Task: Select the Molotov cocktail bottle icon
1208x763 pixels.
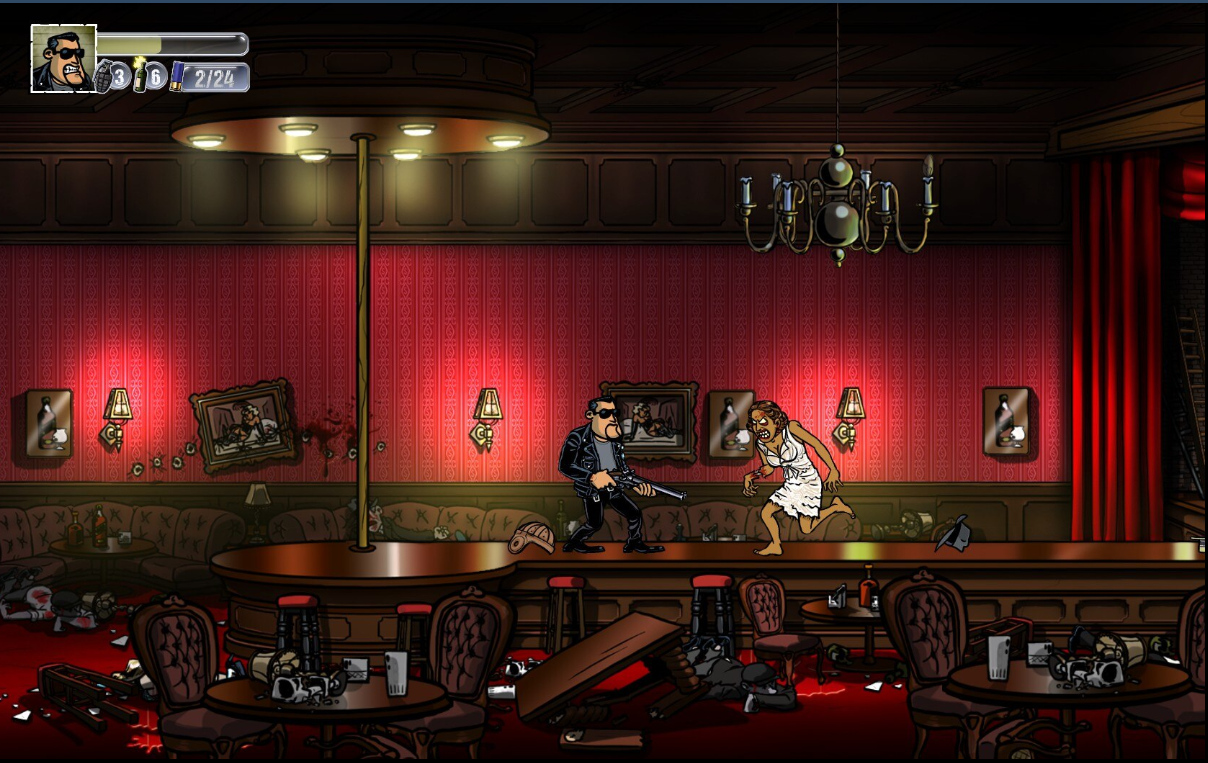Action: [141, 76]
